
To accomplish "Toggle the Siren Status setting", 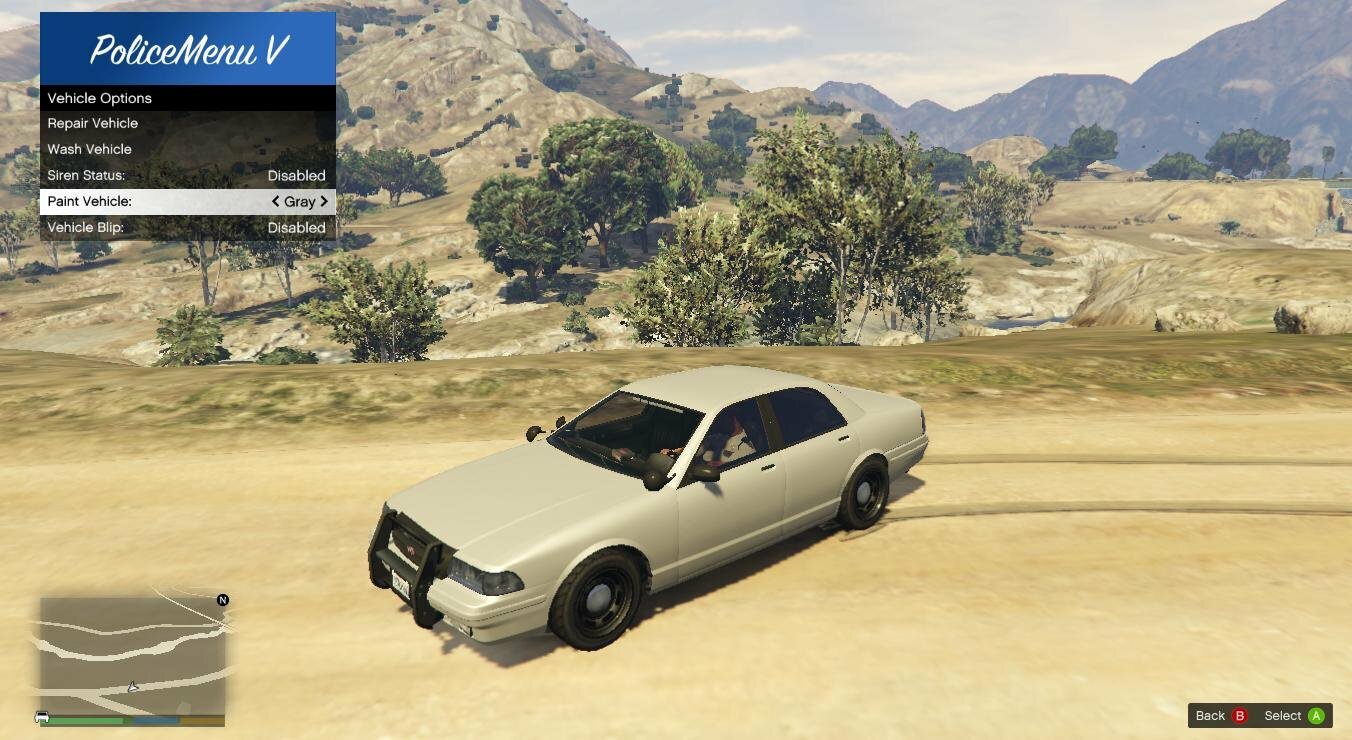I will click(187, 175).
